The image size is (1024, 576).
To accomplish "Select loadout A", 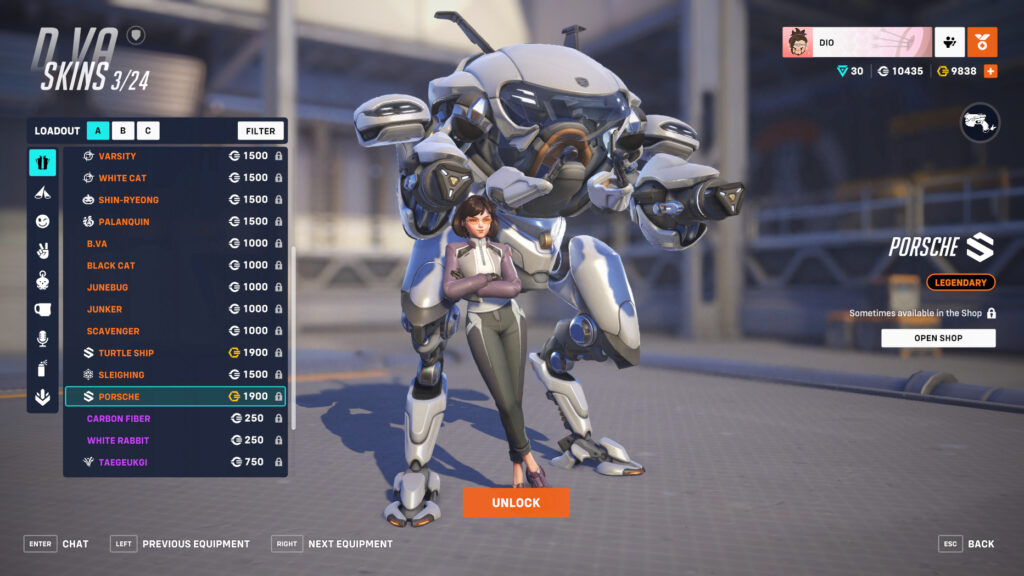I will (98, 131).
